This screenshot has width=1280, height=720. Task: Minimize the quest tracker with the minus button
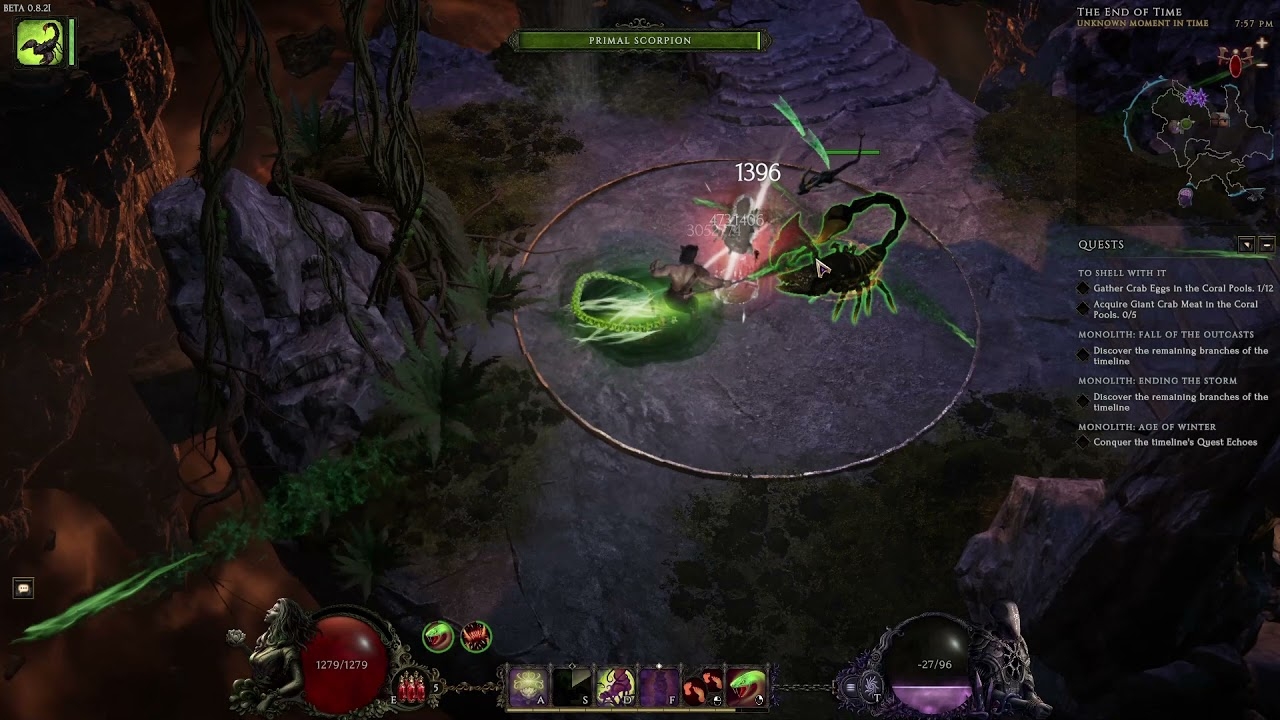1267,243
